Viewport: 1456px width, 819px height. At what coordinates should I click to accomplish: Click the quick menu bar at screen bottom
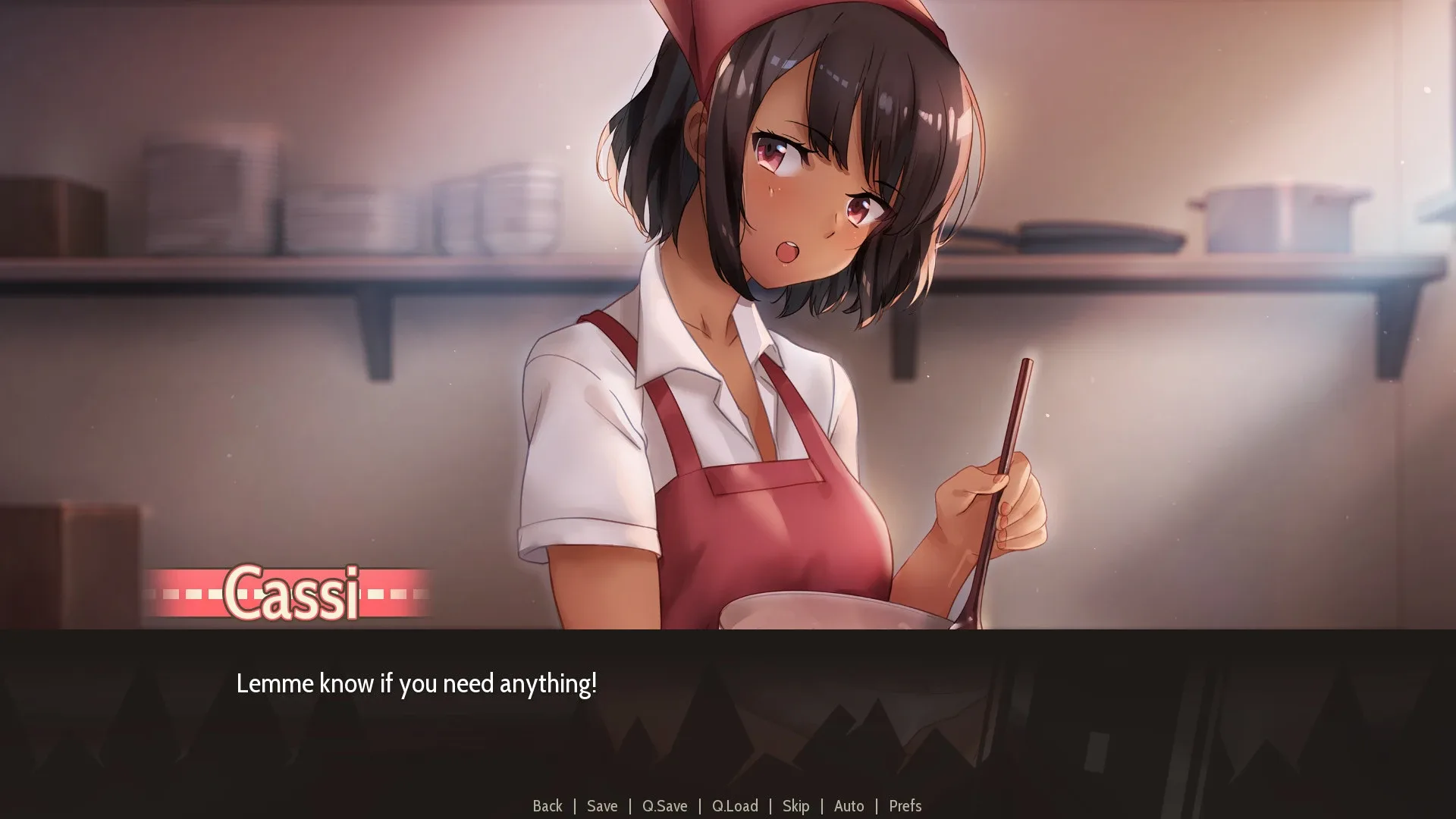728,806
